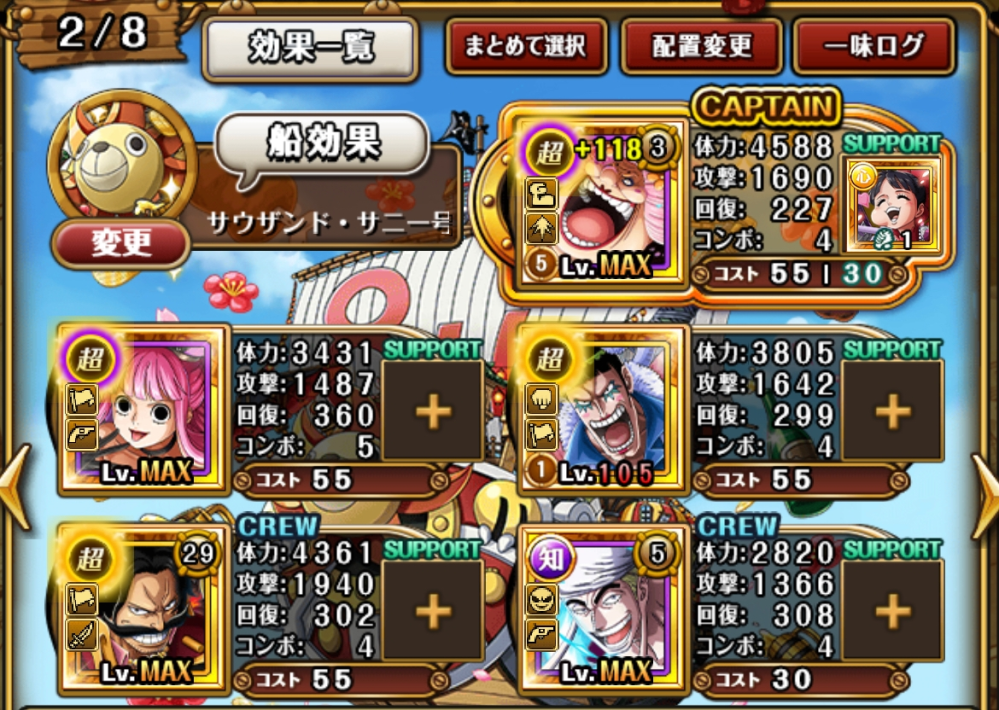
Task: Open the 効果一覧 effects list
Action: click(309, 47)
